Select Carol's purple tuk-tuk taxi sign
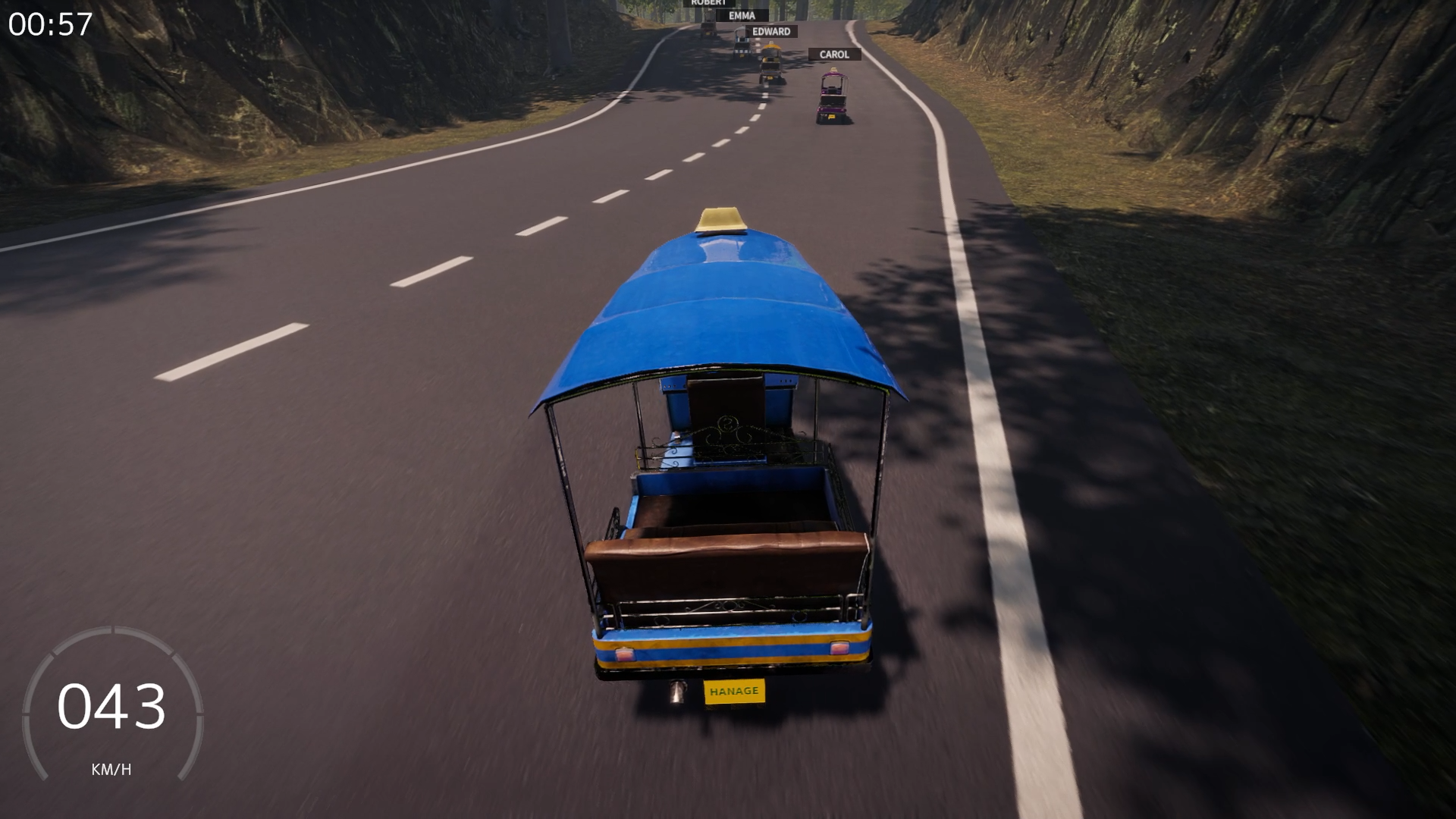Screen dimensions: 1456x819 point(834,69)
